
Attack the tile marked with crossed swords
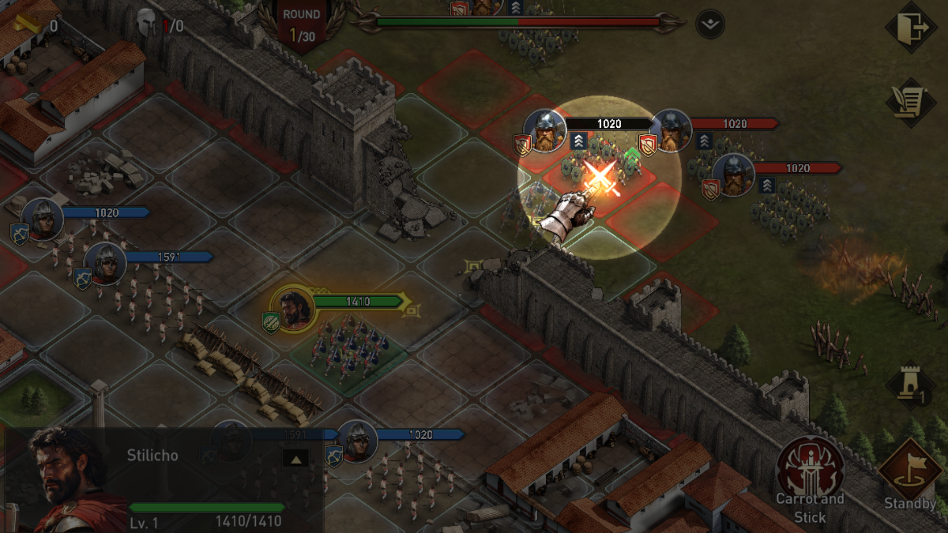(601, 178)
